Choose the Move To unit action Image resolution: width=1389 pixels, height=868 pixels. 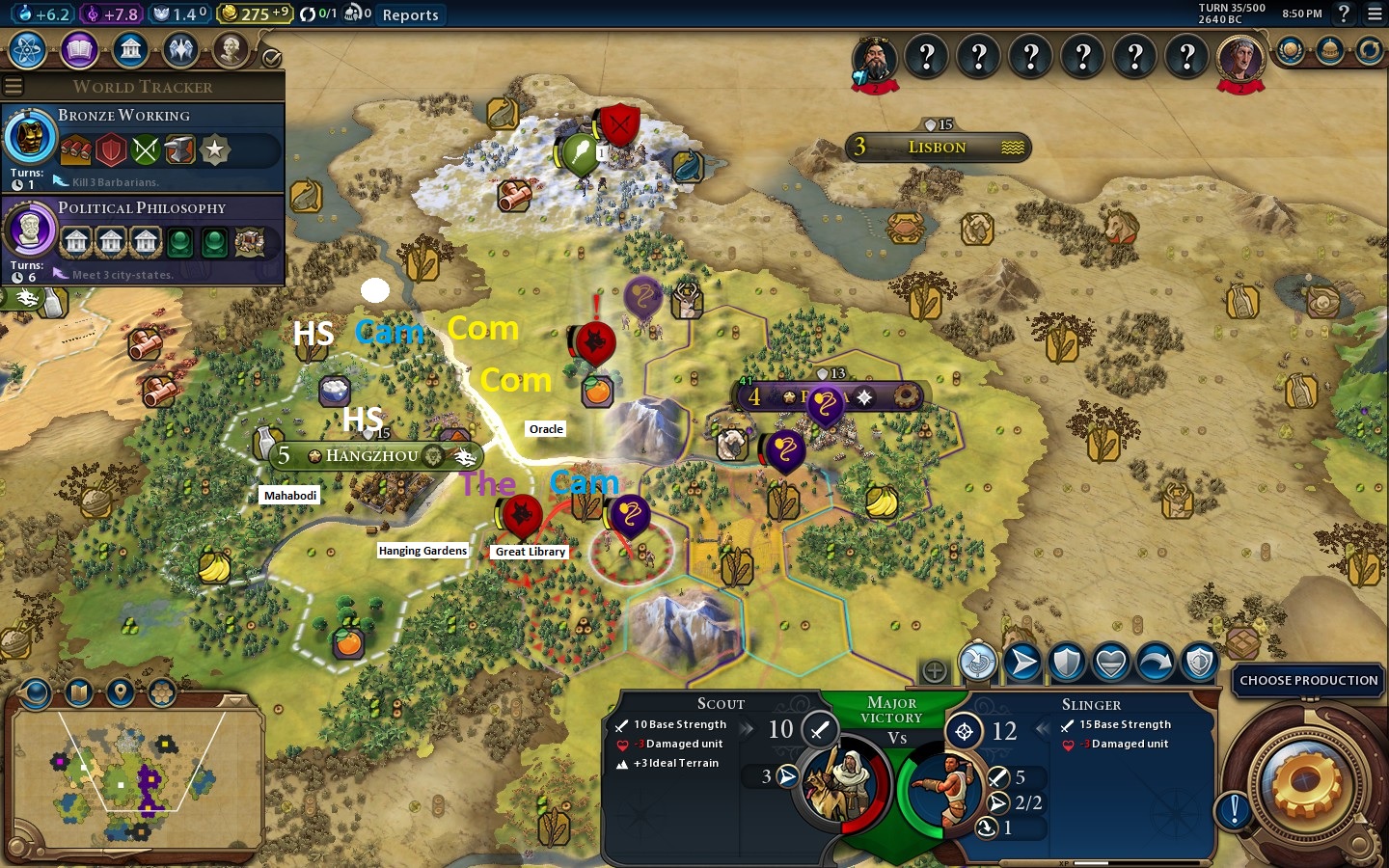tap(1022, 663)
